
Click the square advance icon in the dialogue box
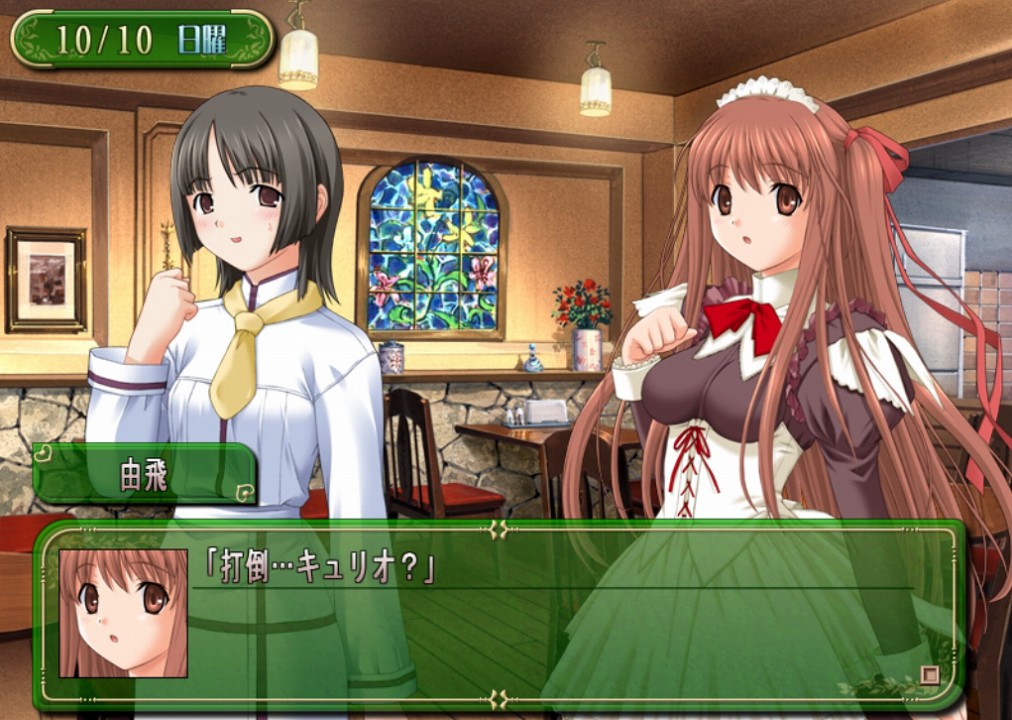(x=930, y=674)
